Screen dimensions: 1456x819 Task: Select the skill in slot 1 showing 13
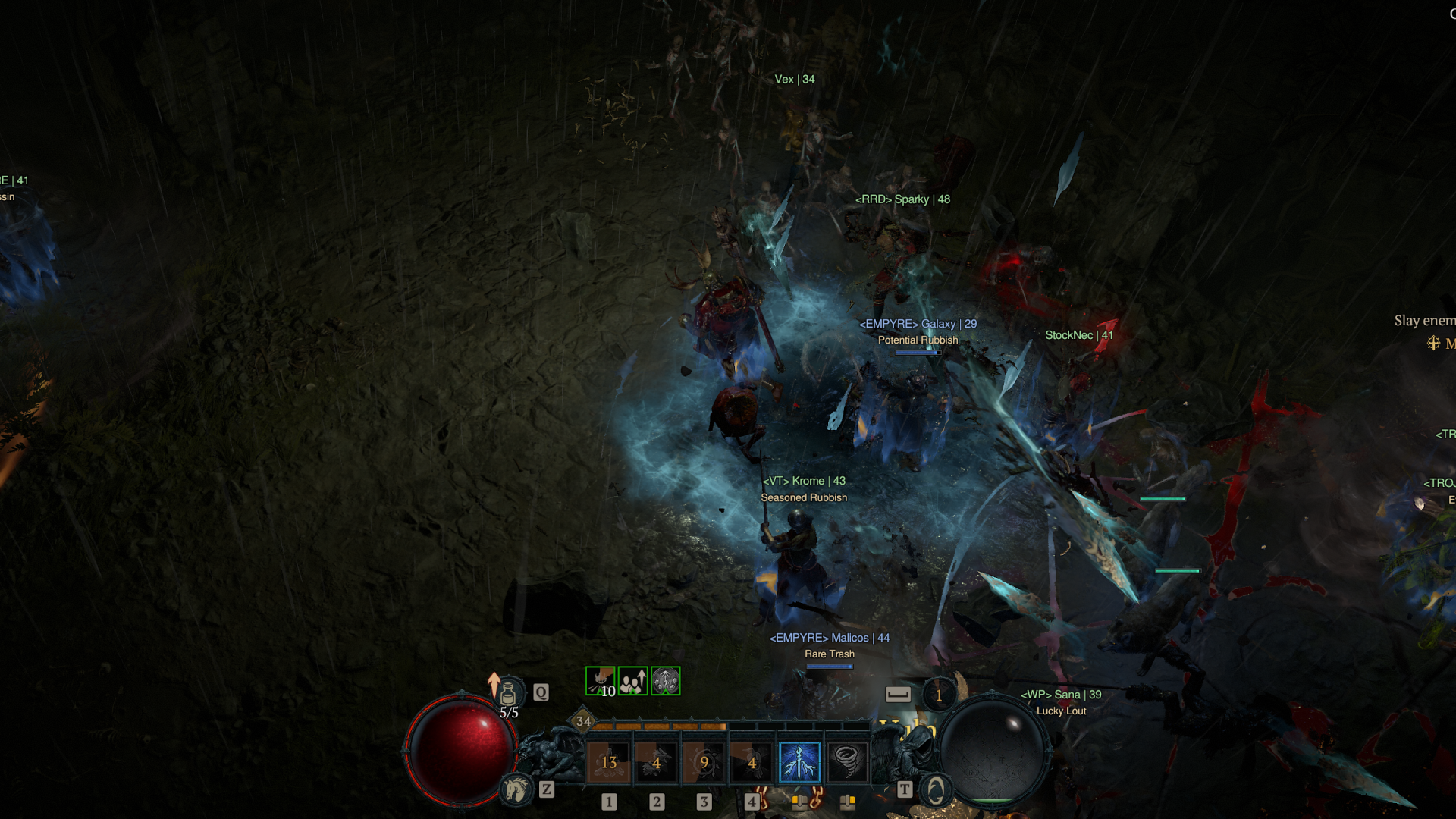(x=609, y=761)
